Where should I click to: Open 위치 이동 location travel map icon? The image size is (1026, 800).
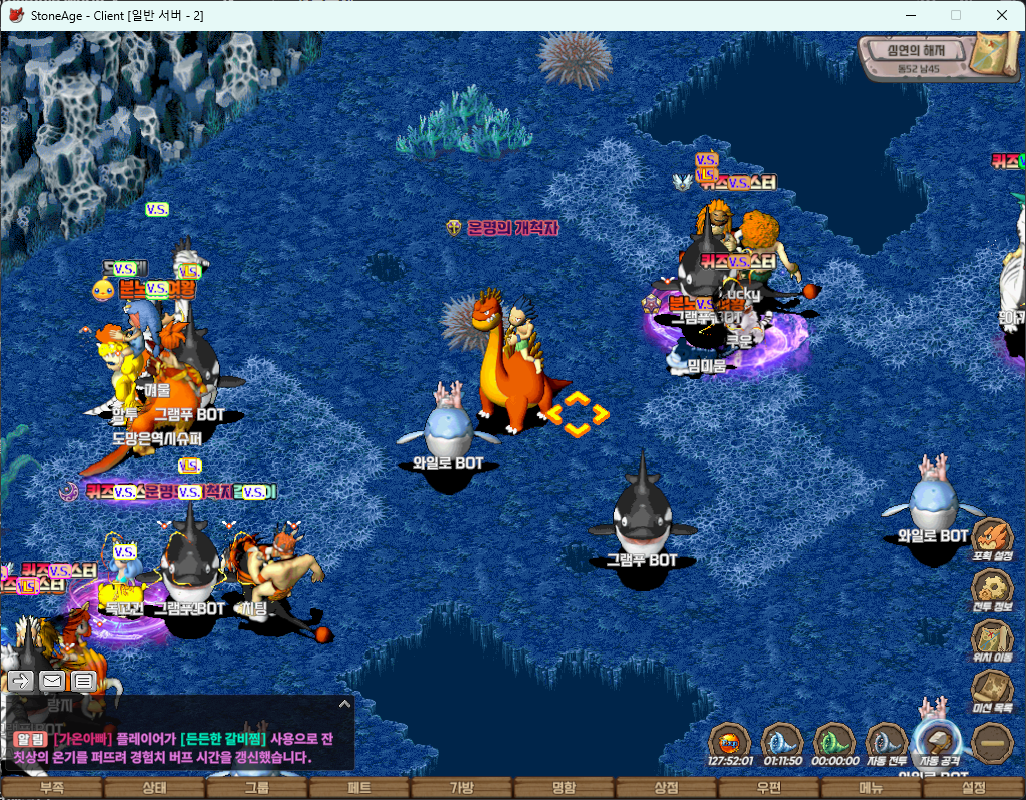(992, 638)
